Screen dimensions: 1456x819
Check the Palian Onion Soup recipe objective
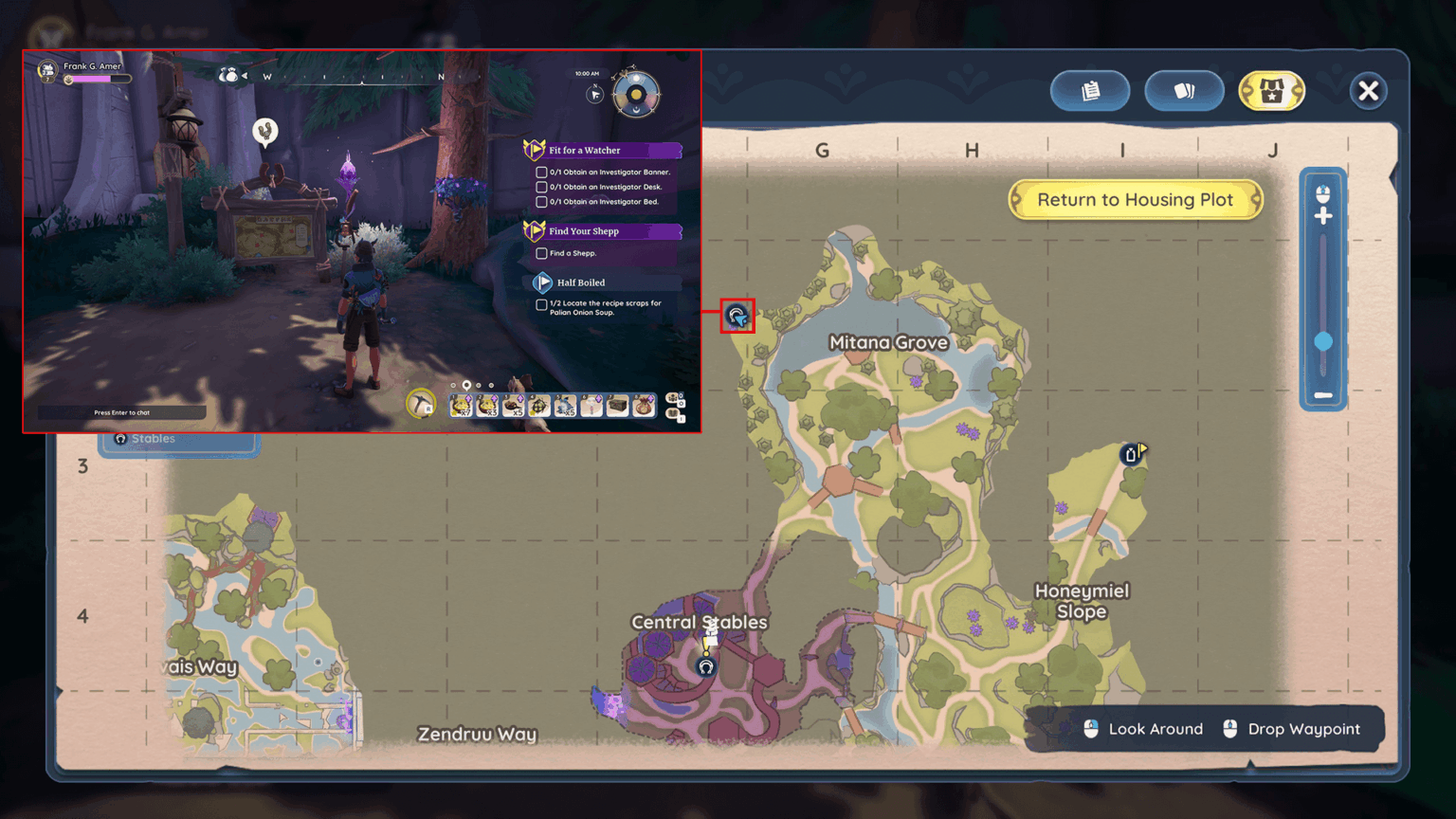tap(540, 306)
